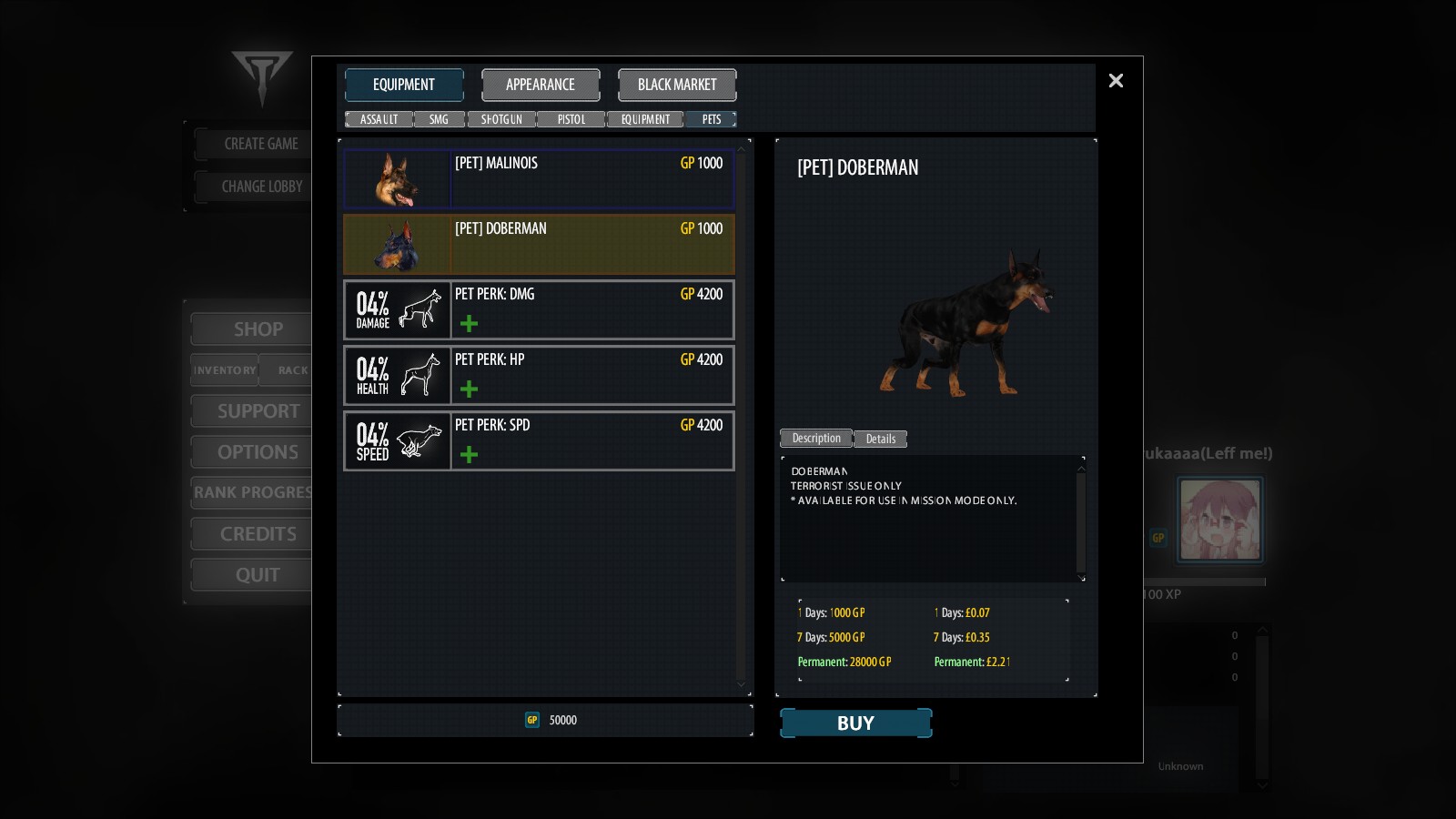Image resolution: width=1456 pixels, height=819 pixels.
Task: Open the Description tab
Action: 814,439
